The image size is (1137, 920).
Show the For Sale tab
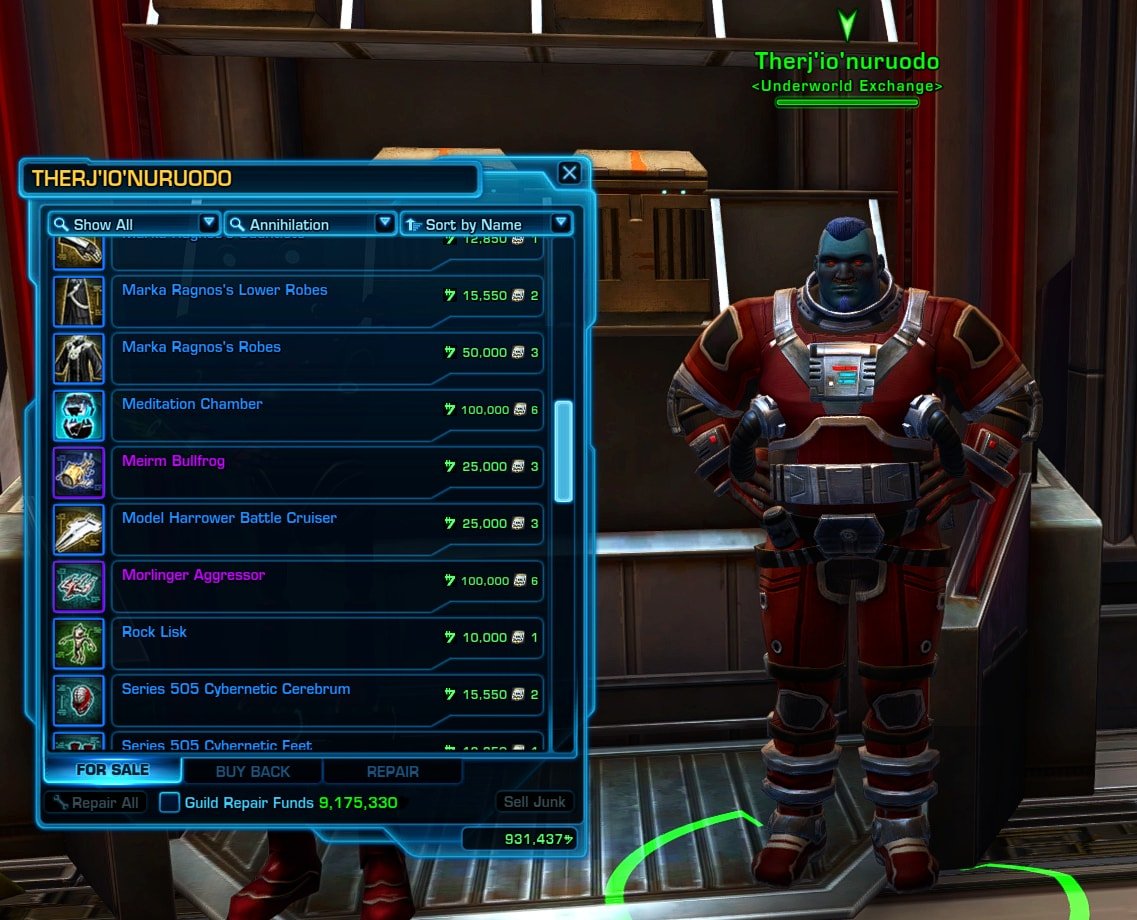[x=113, y=770]
